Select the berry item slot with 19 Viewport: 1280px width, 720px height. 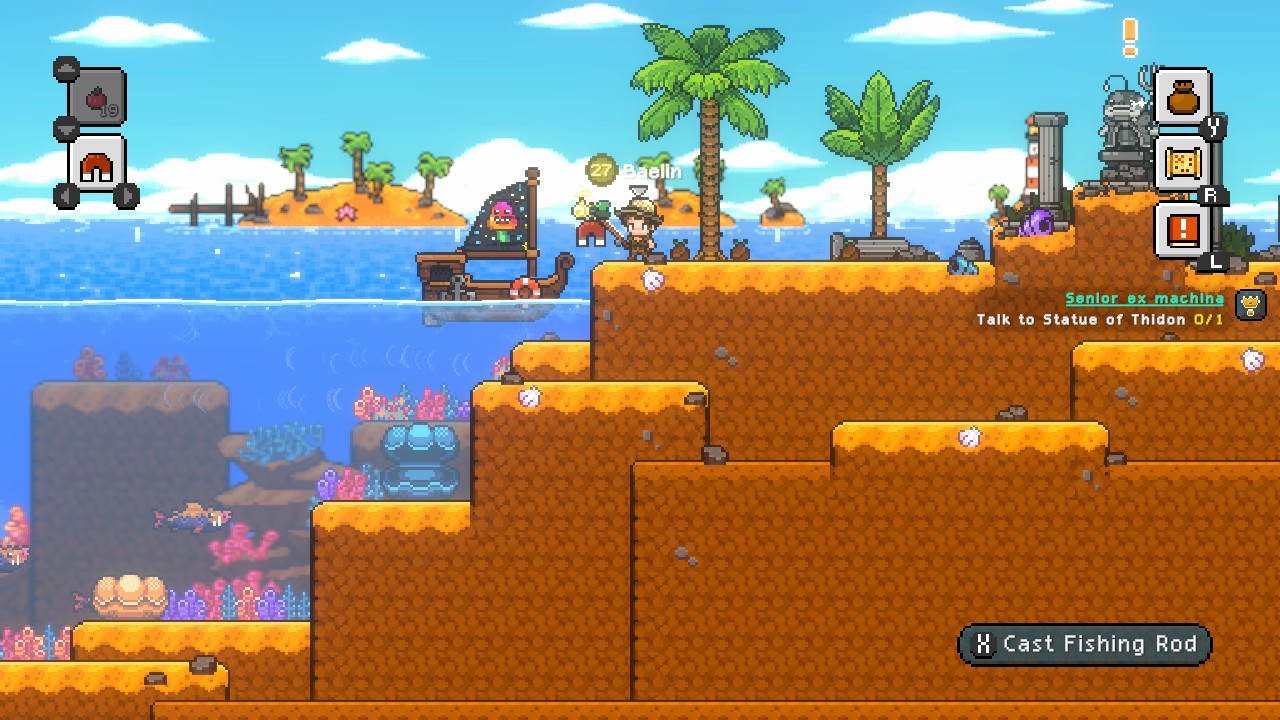(97, 98)
